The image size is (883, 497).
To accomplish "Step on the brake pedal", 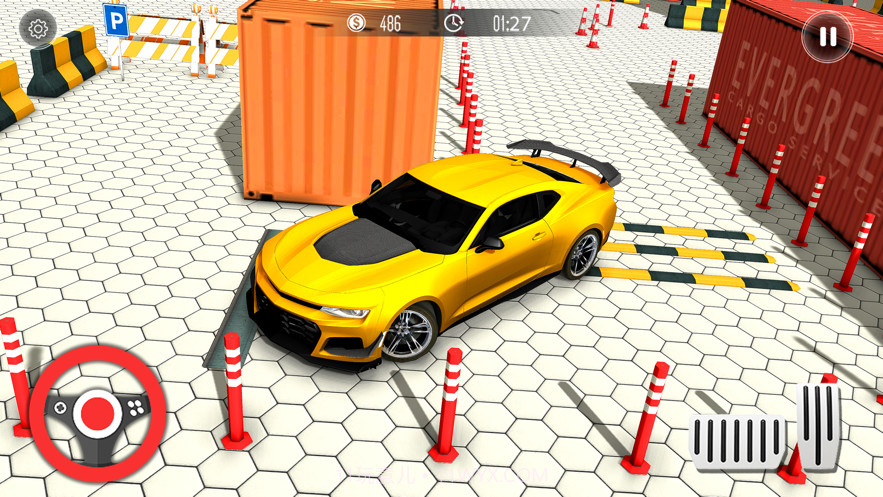I will tap(739, 441).
